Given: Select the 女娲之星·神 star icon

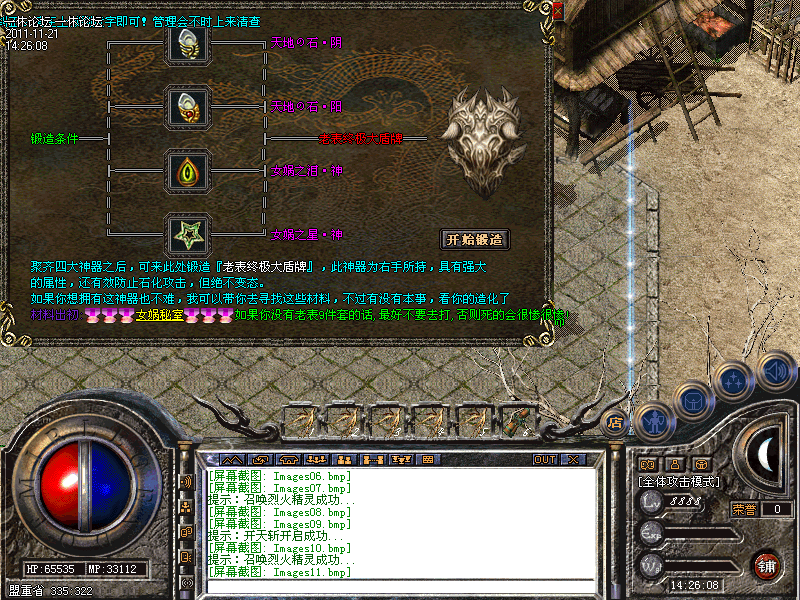Looking at the screenshot, I should (x=187, y=236).
